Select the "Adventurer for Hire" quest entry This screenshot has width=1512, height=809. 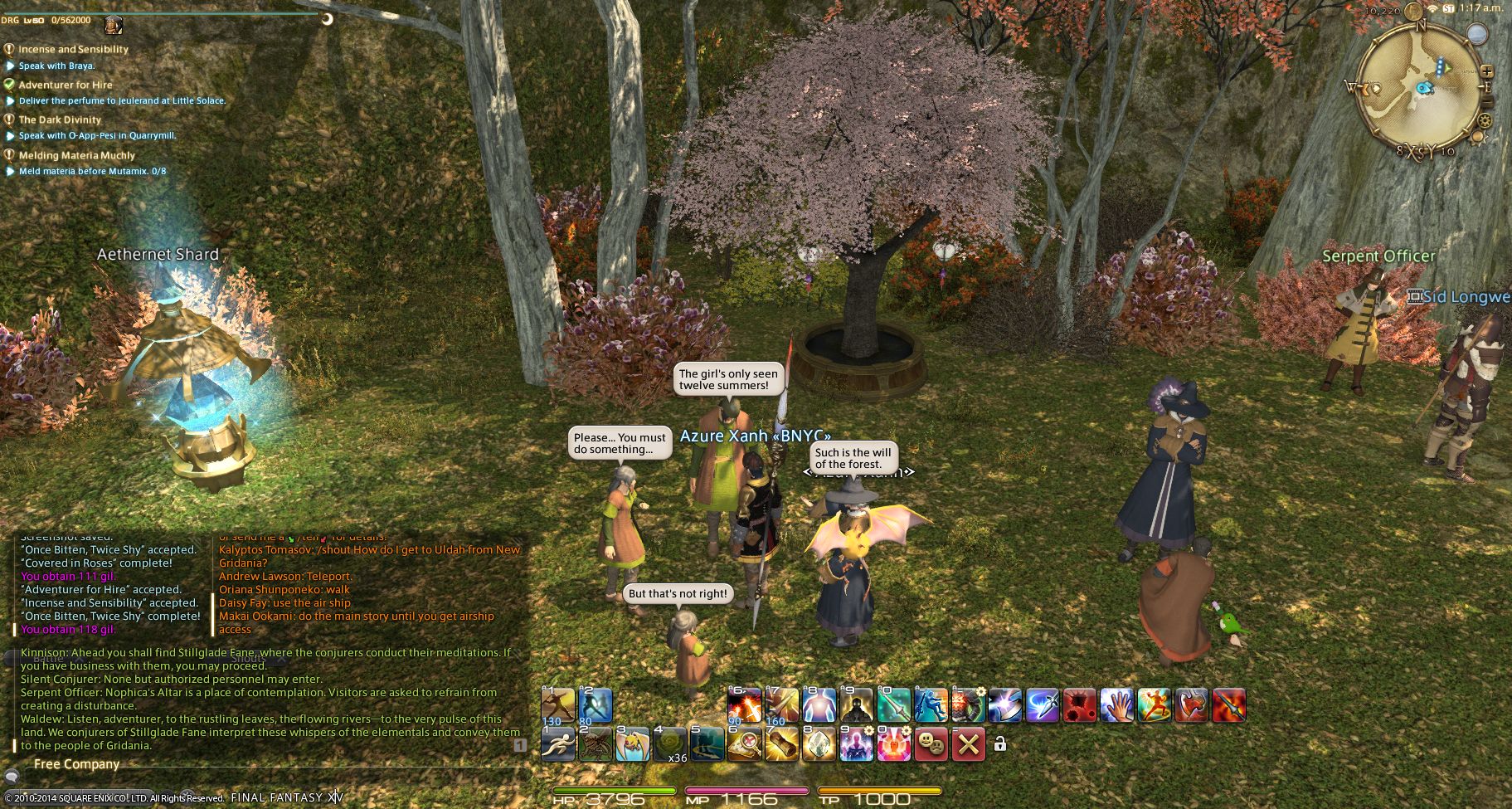[65, 85]
